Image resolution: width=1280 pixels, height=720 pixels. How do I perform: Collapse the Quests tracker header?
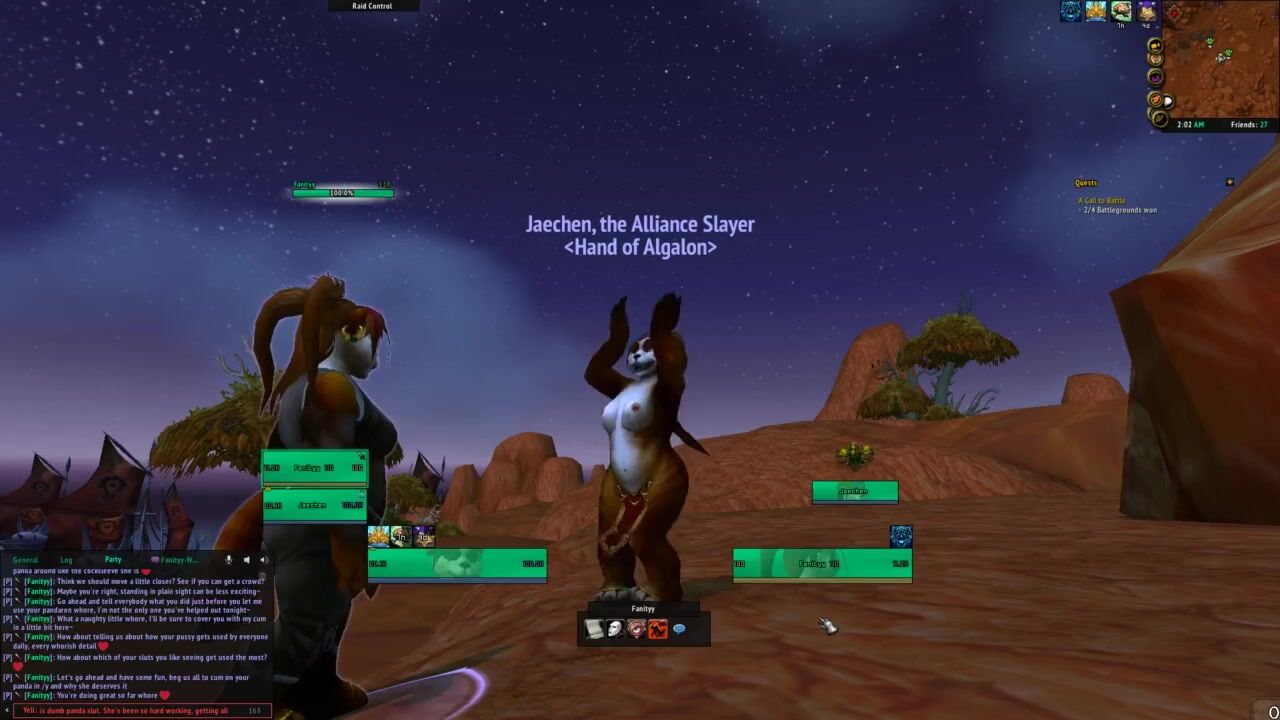(x=1229, y=183)
